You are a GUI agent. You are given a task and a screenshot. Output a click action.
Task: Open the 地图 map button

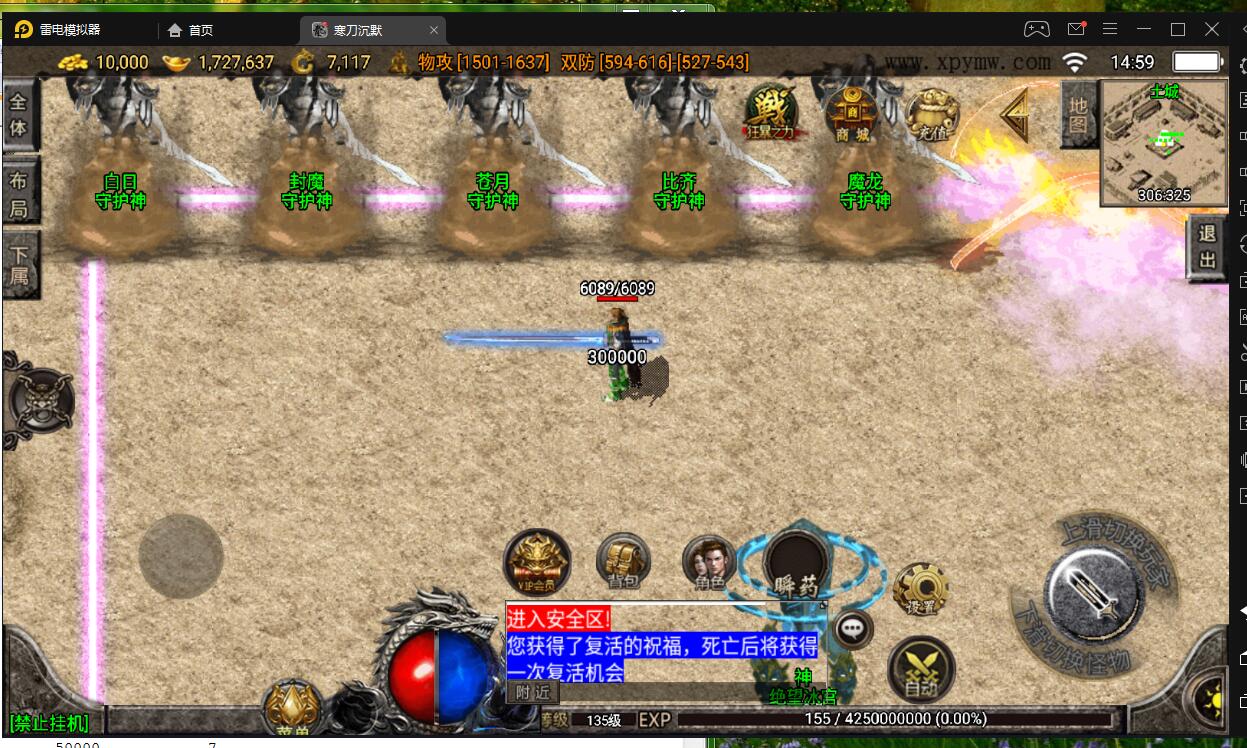click(x=1078, y=114)
